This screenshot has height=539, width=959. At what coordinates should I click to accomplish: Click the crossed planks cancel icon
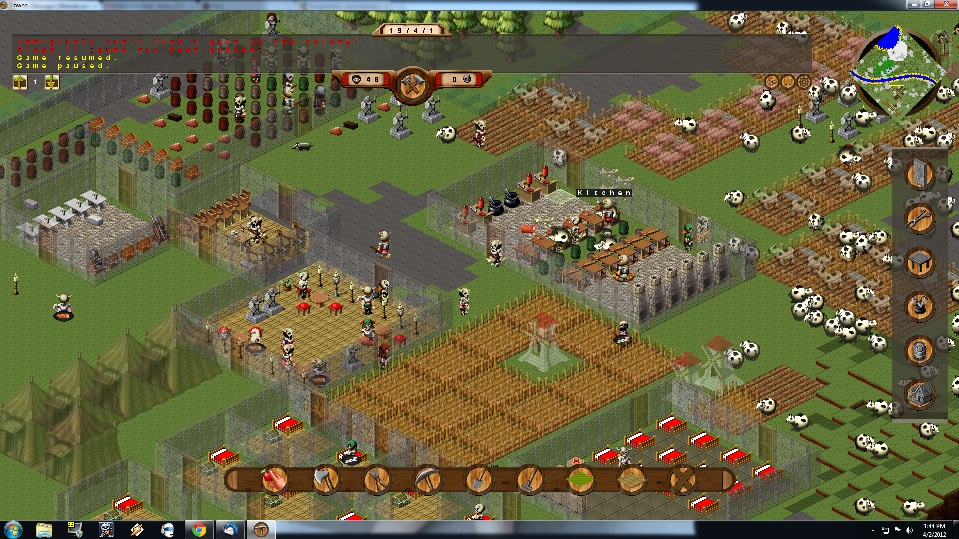(x=683, y=480)
